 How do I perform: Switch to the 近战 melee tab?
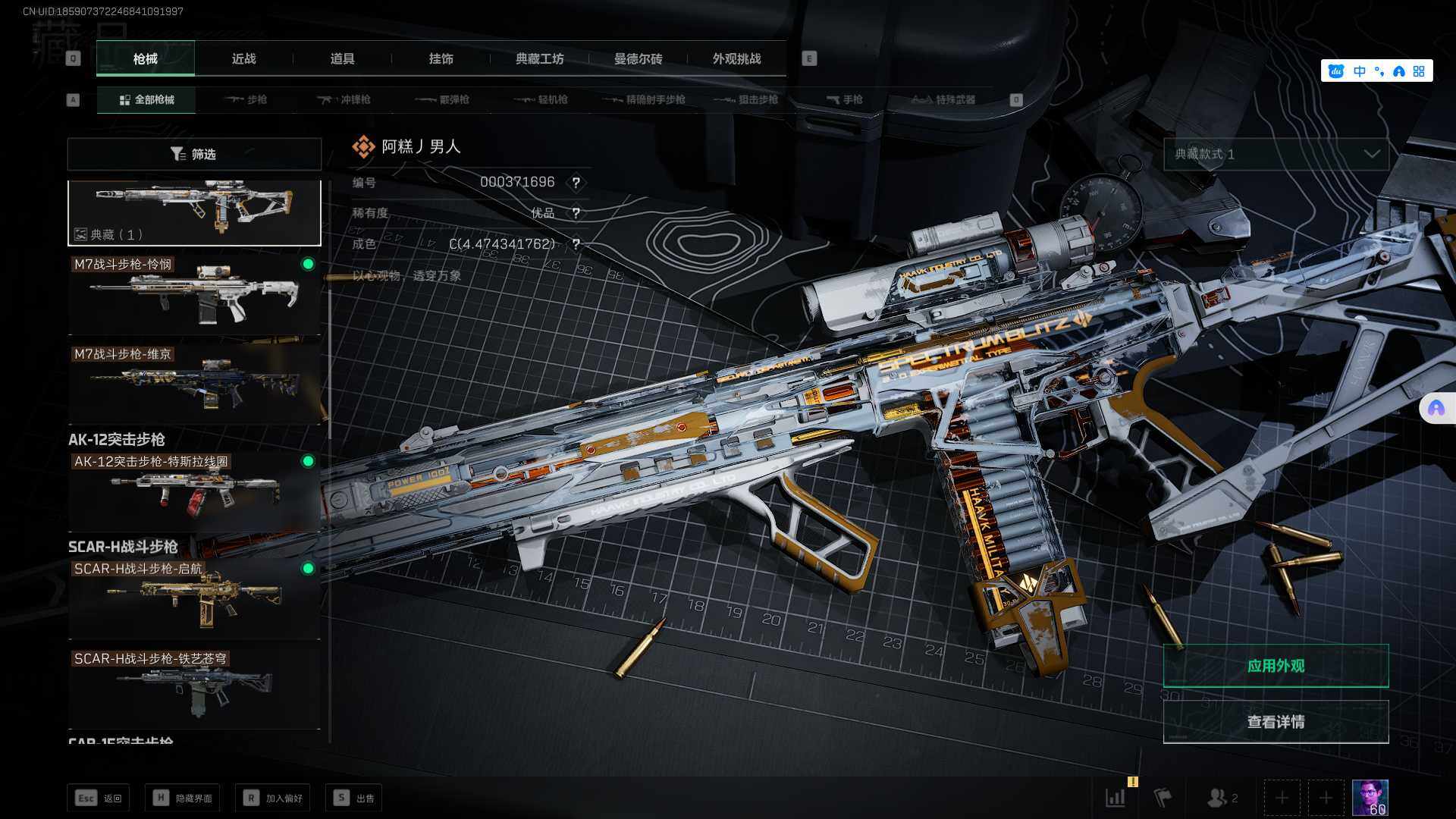(243, 58)
